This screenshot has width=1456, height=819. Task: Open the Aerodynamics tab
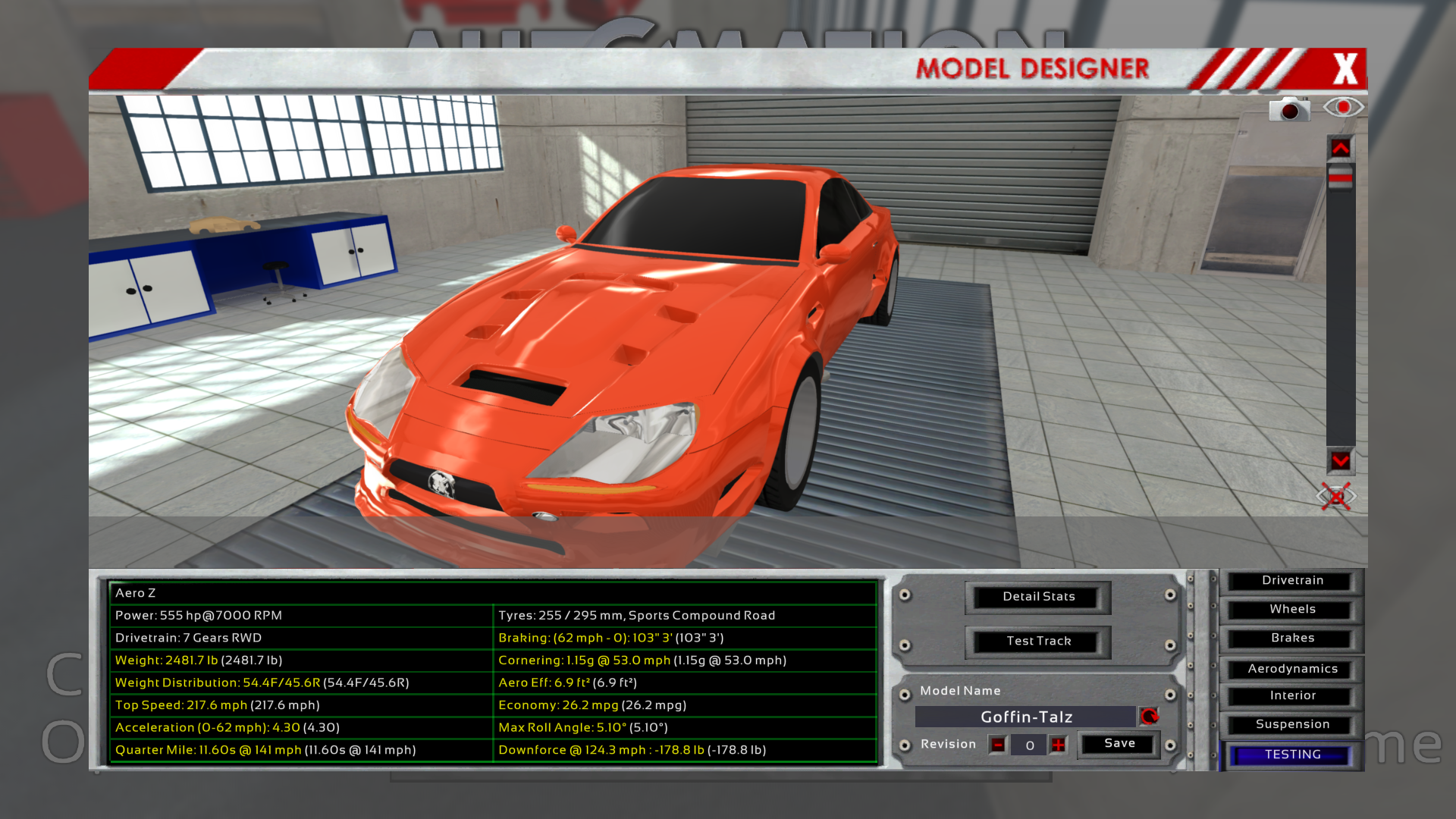click(1292, 669)
